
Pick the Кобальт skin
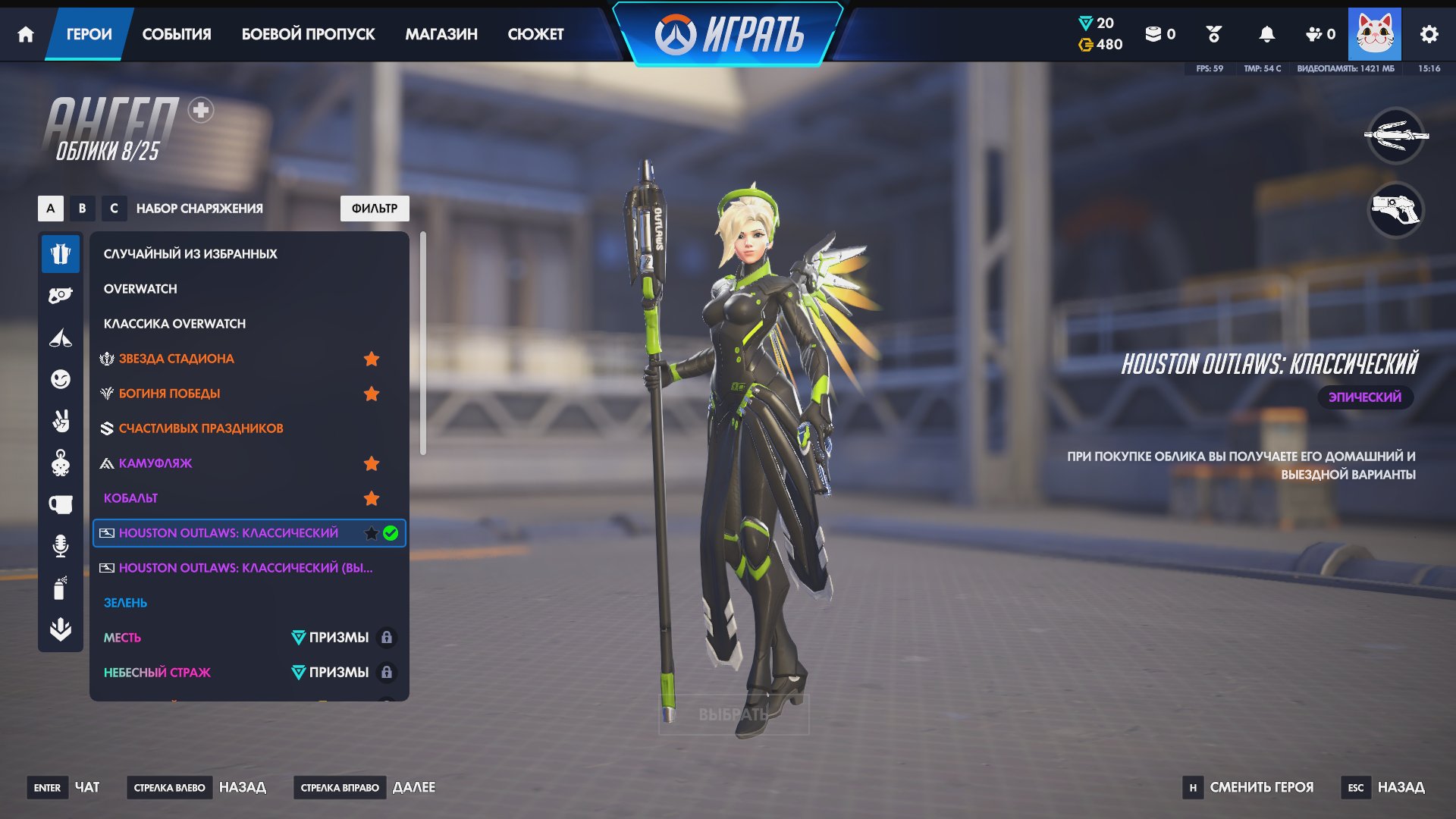tap(130, 498)
